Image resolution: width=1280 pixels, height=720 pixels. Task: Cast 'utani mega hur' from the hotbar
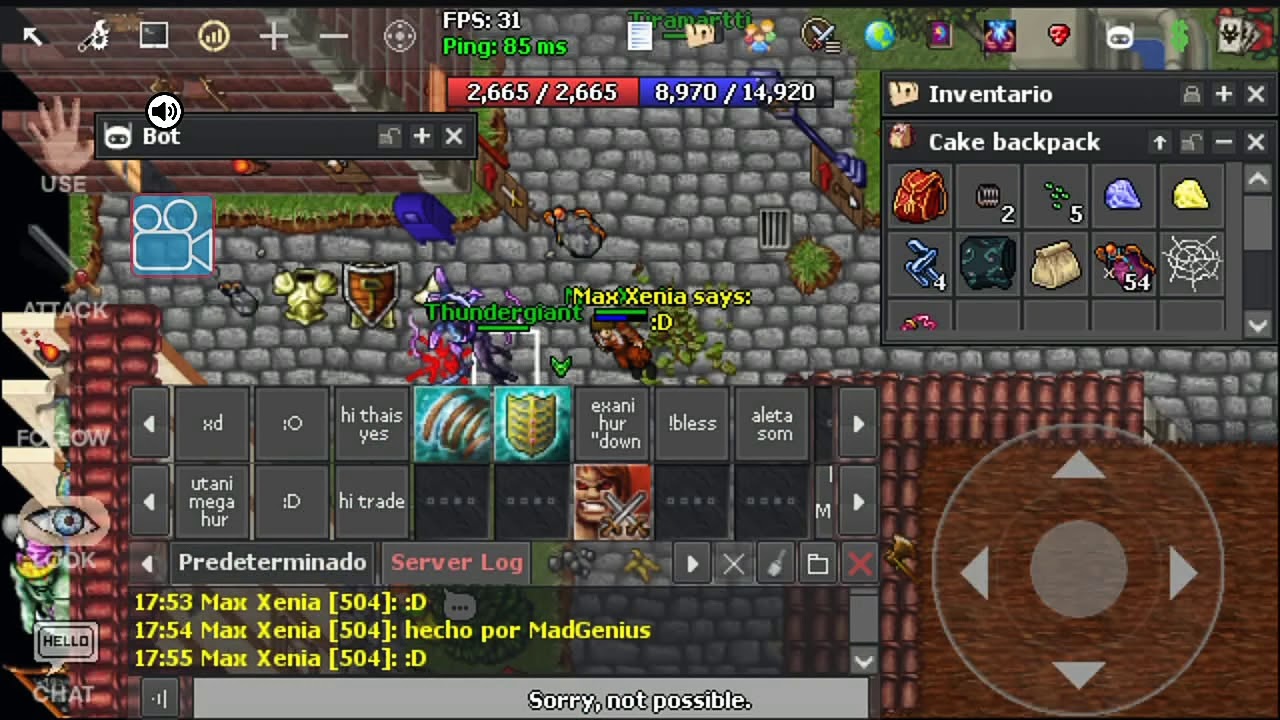[x=212, y=502]
